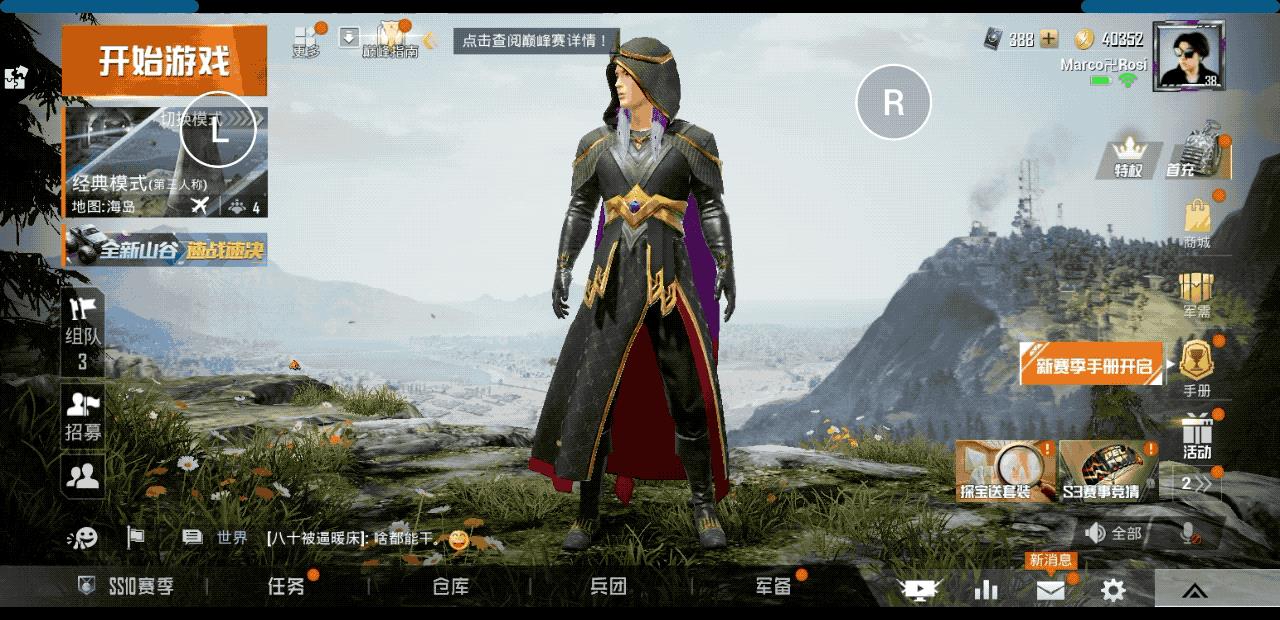The image size is (1280, 620).
Task: Open the 特权 privileges crown icon
Action: 1129,158
